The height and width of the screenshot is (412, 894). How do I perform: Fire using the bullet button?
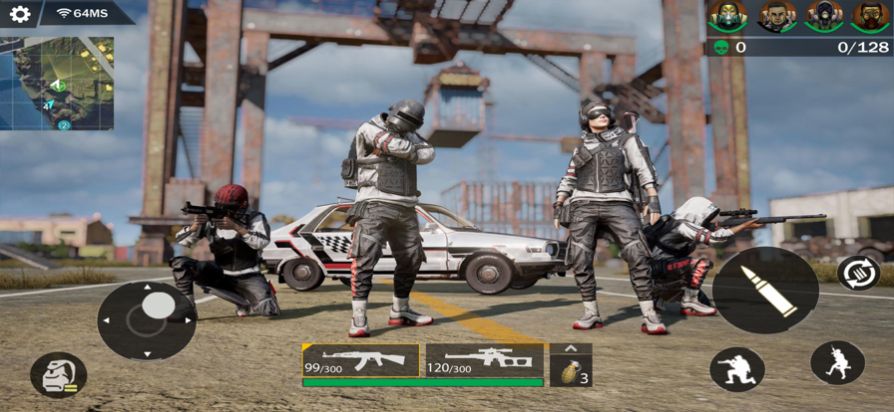[766, 290]
